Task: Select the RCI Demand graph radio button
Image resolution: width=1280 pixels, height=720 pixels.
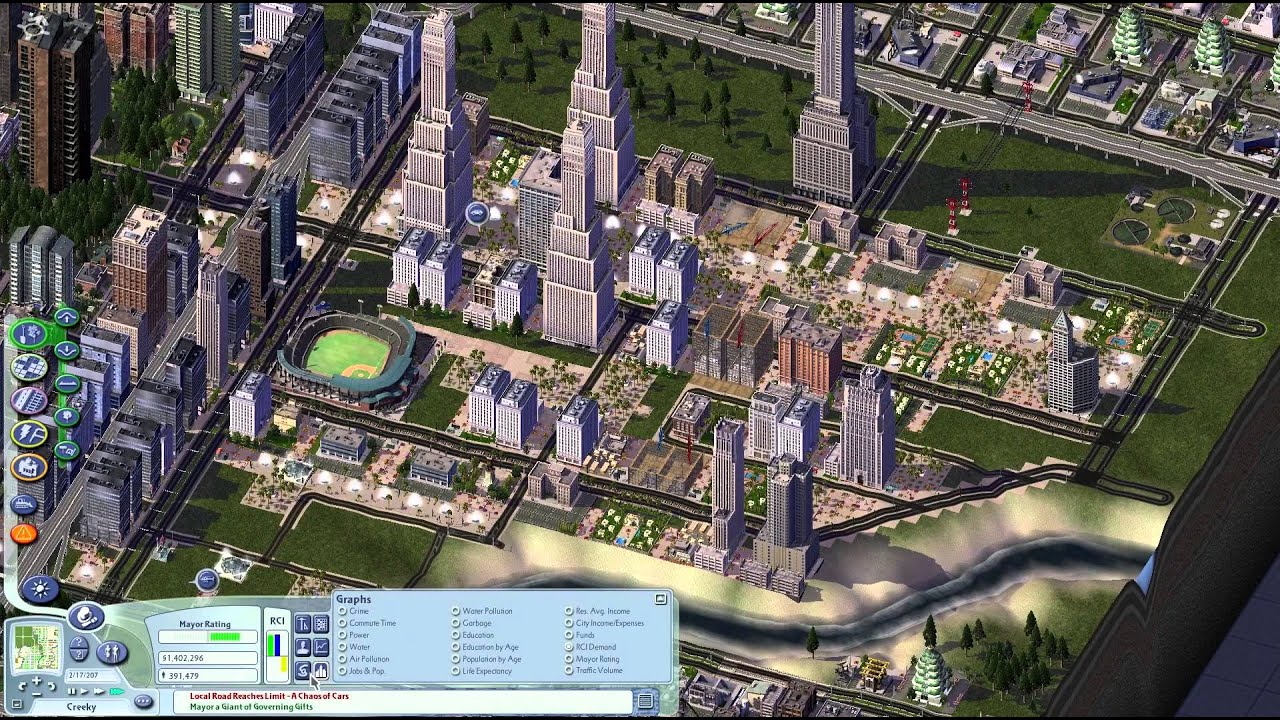Action: [x=568, y=646]
